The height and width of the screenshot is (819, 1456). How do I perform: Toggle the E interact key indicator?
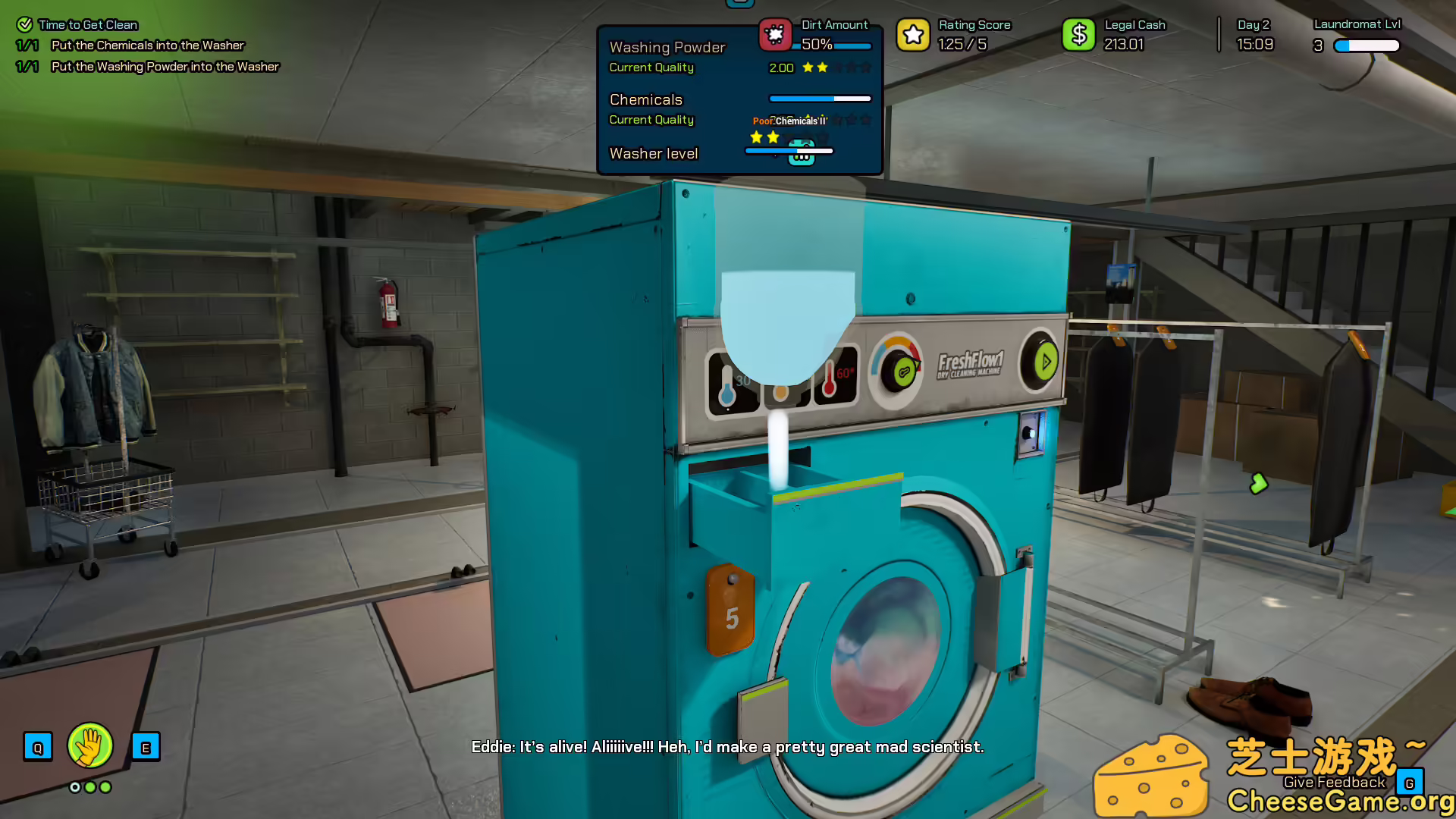(146, 746)
